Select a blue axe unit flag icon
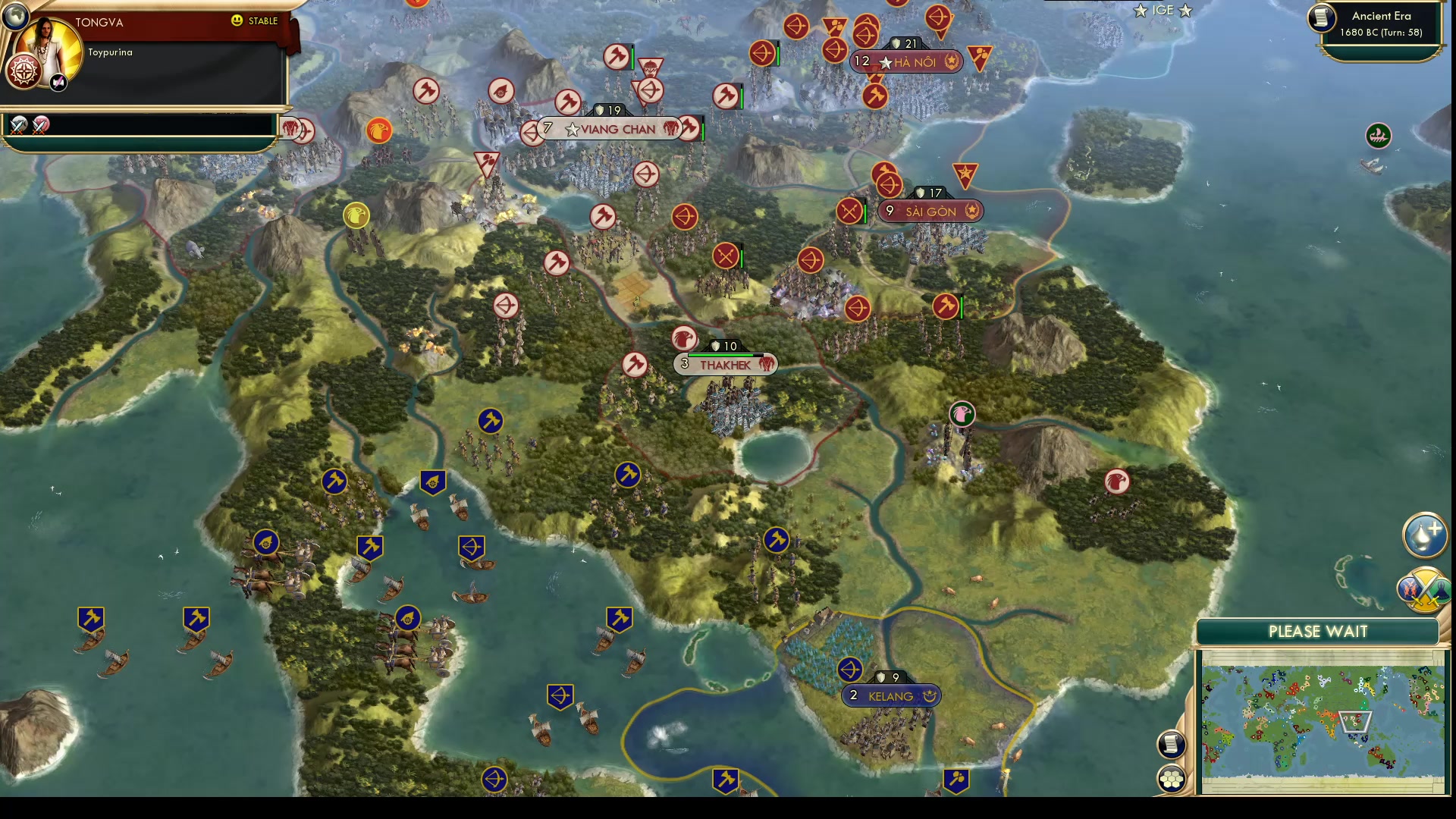 (x=334, y=481)
